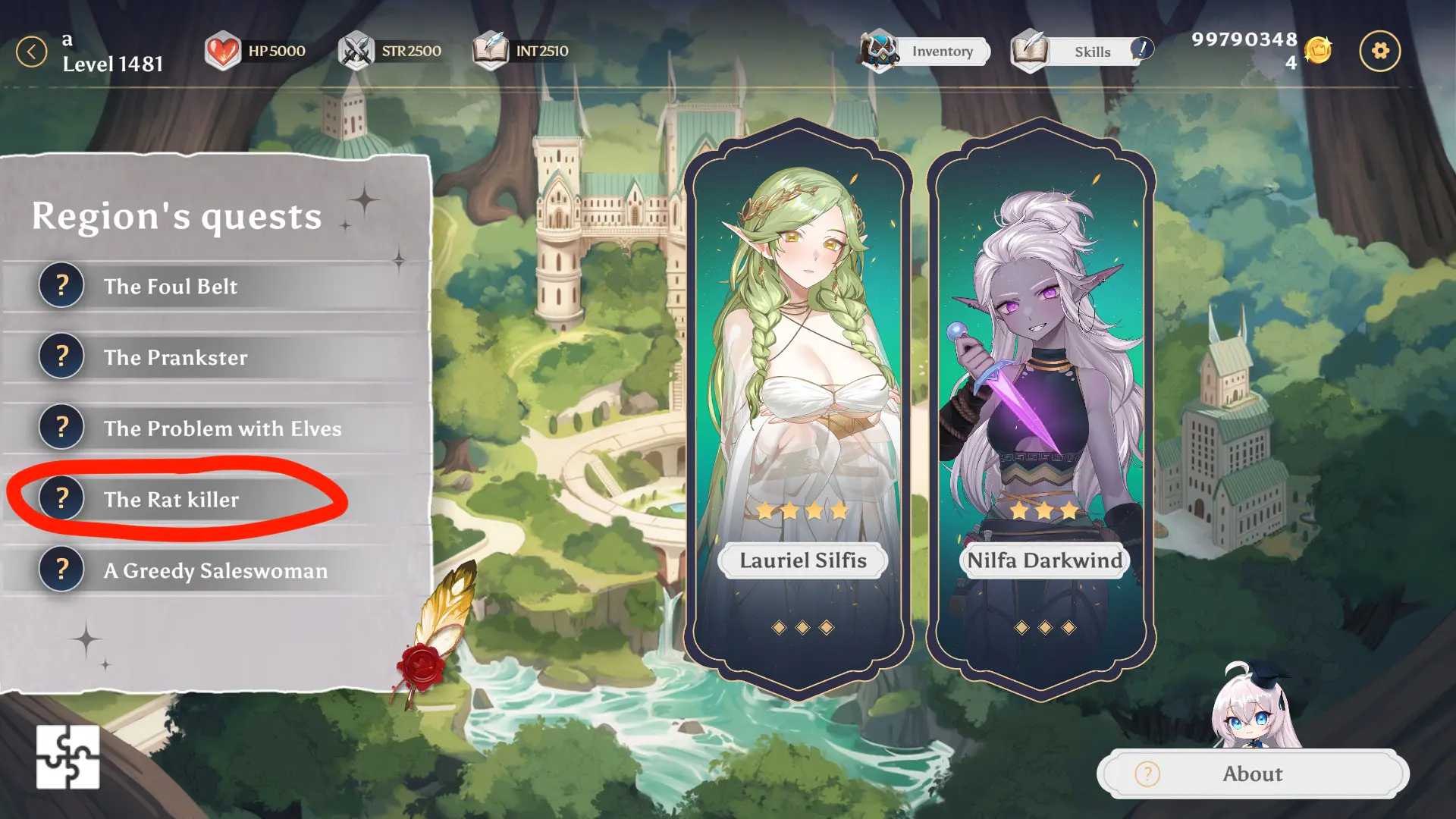The width and height of the screenshot is (1456, 819).
Task: Pick the A Greedy Saleswoman quest
Action: tap(215, 571)
